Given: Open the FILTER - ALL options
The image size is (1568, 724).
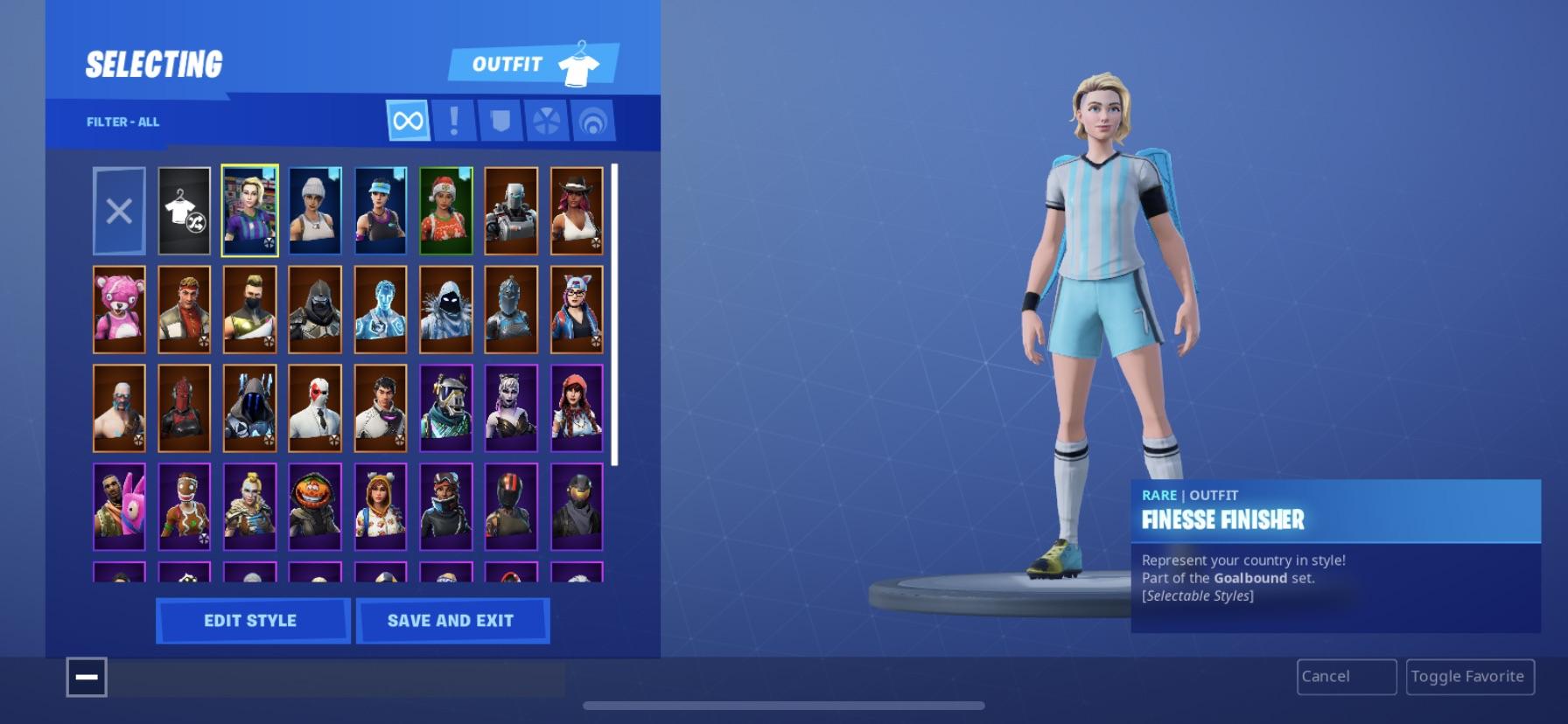Looking at the screenshot, I should tap(122, 122).
